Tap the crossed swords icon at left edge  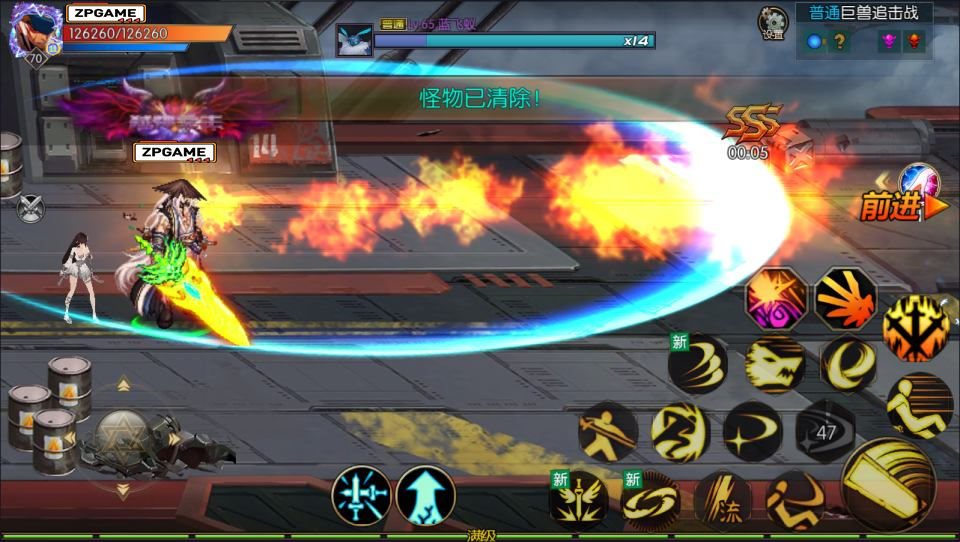[x=32, y=209]
